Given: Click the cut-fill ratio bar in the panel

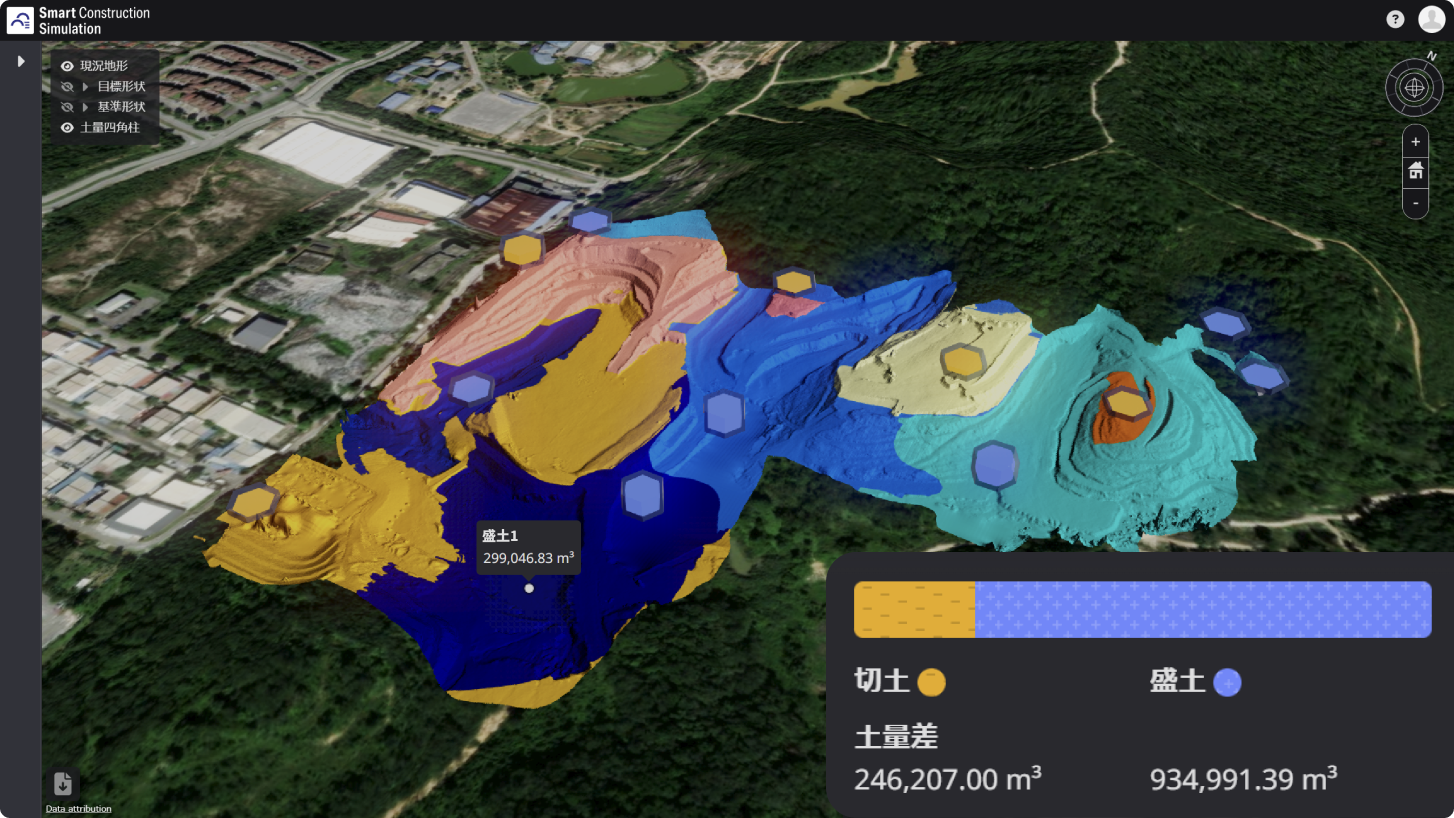Looking at the screenshot, I should tap(1142, 609).
